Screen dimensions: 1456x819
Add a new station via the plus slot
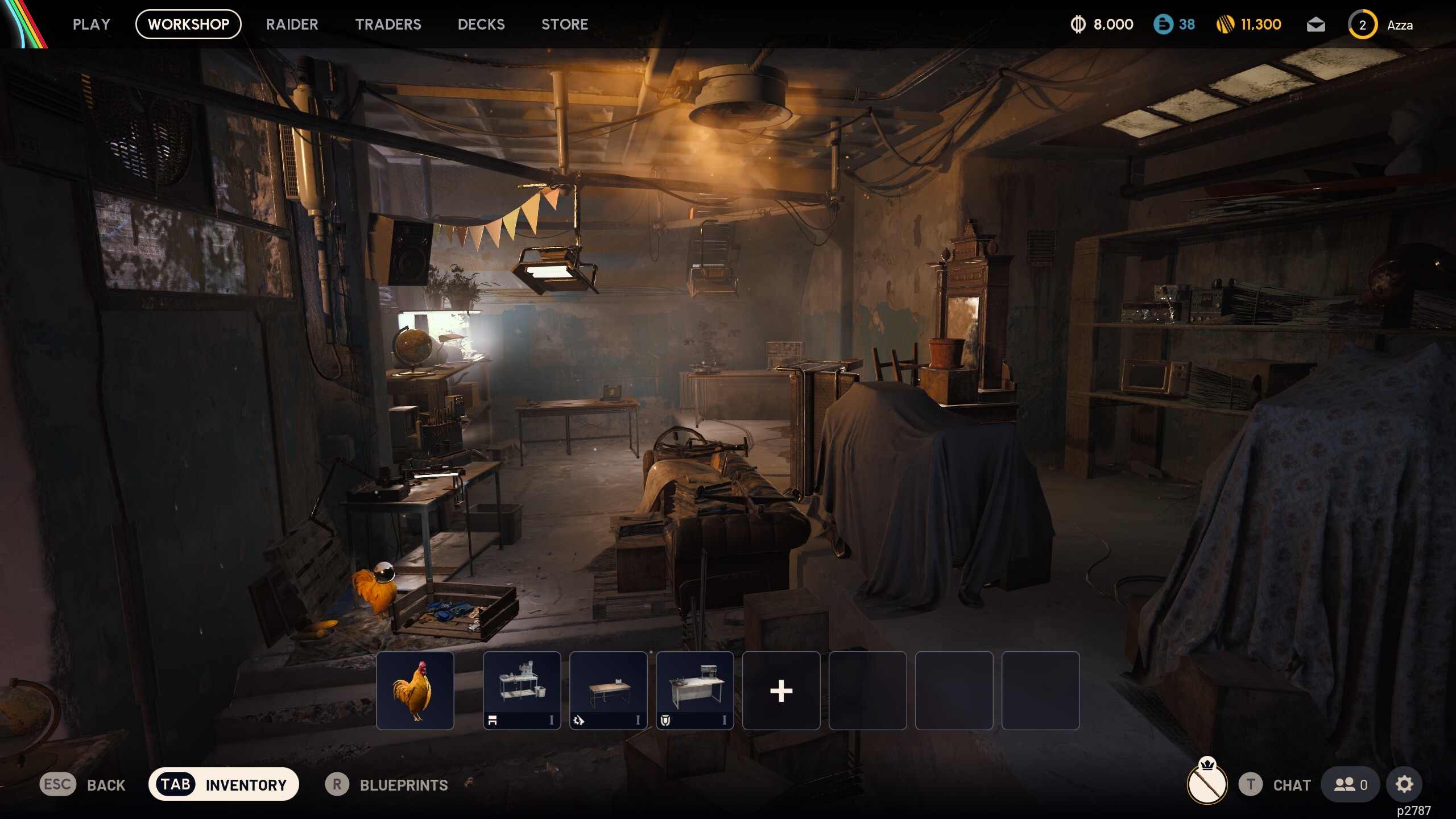781,690
